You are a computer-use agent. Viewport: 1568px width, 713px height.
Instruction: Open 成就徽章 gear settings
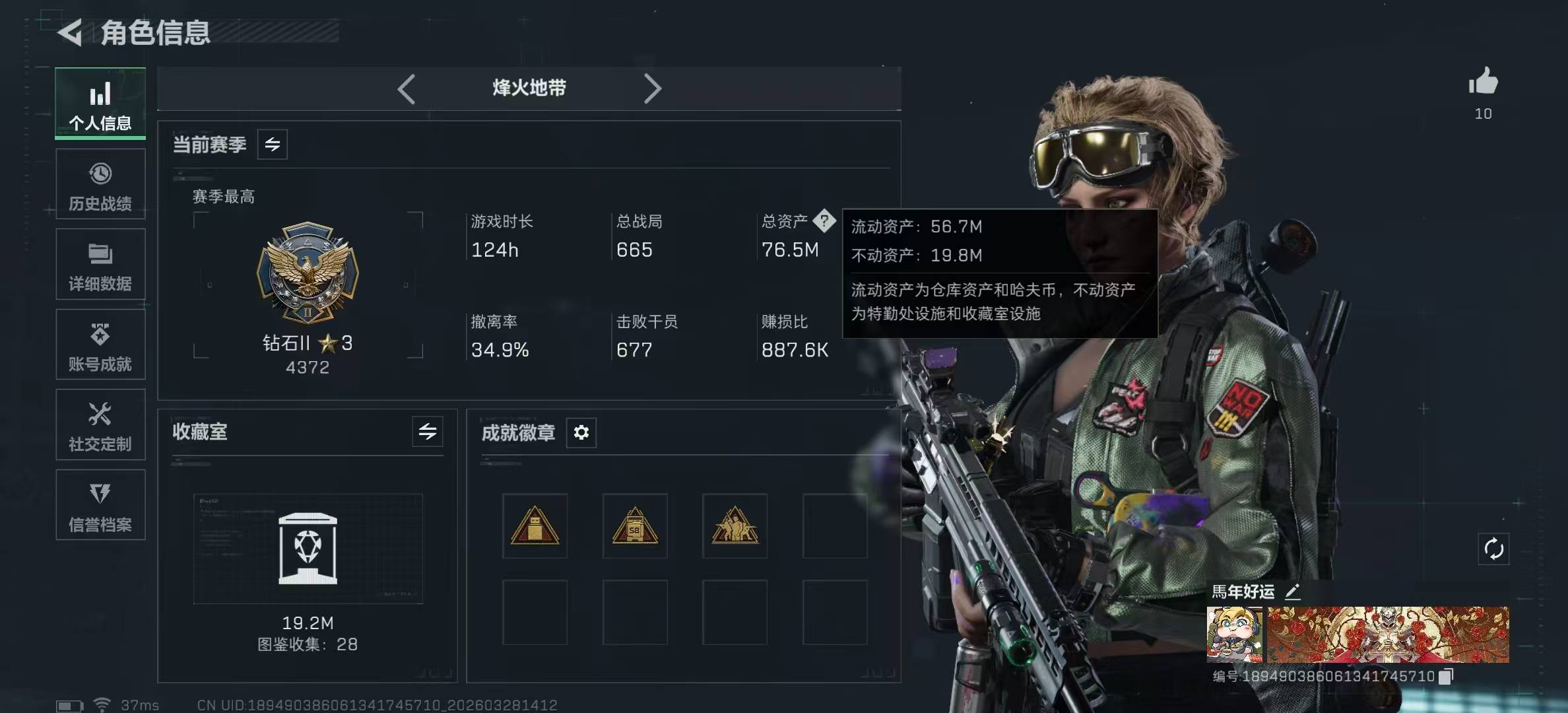point(581,432)
